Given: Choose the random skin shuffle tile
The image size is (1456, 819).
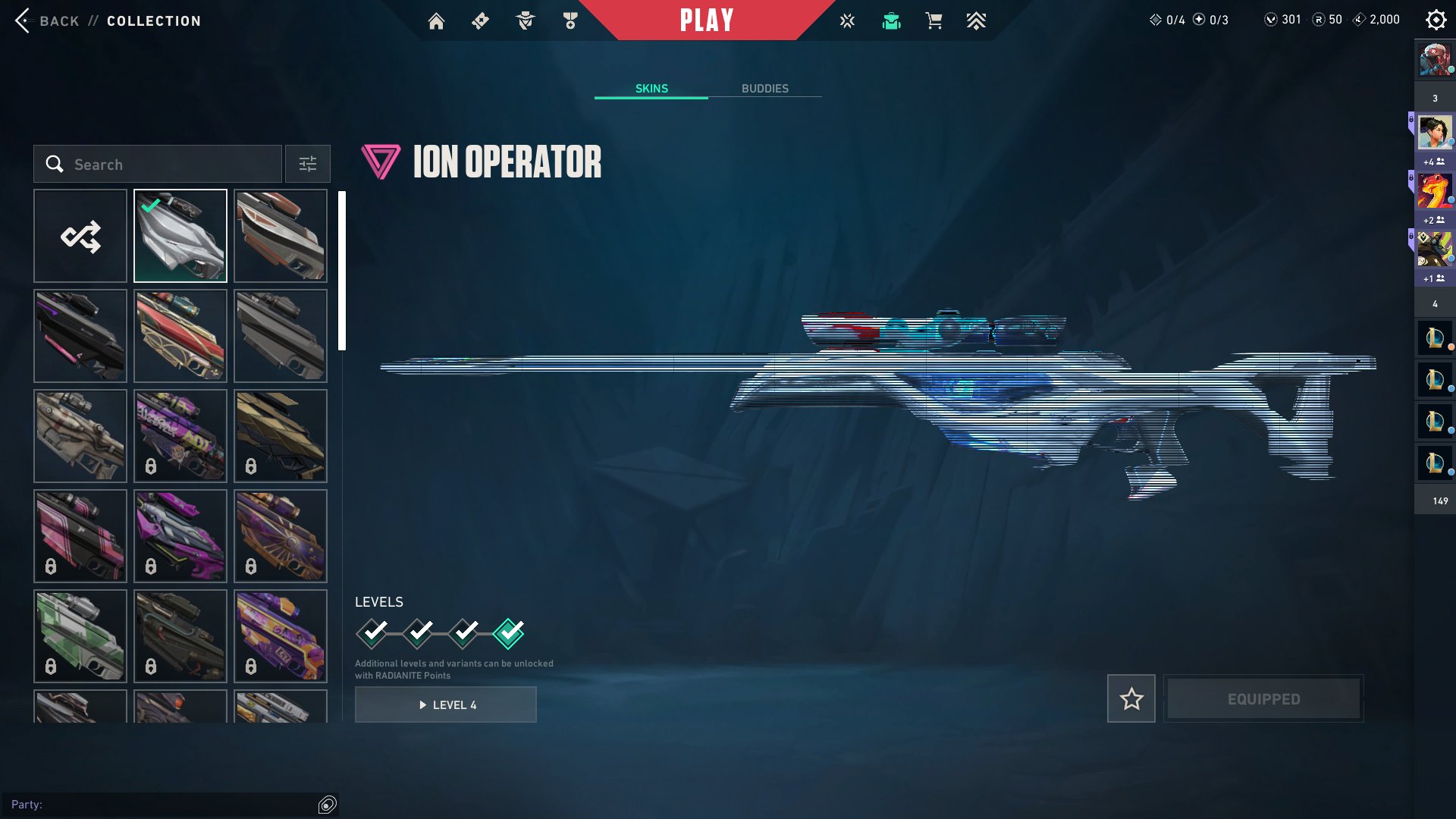Looking at the screenshot, I should (x=80, y=236).
